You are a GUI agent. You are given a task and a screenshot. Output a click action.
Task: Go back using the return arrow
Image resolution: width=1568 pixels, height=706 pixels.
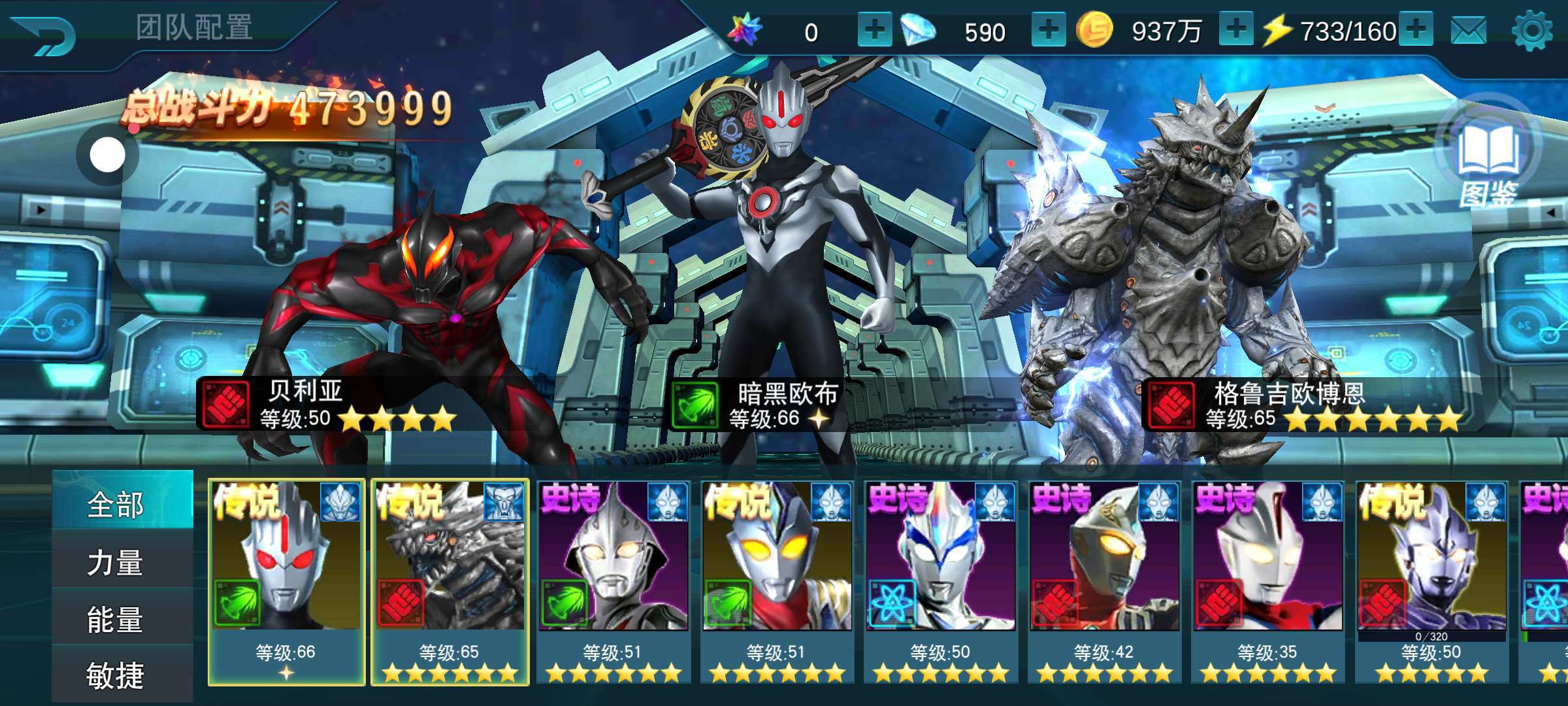point(44,34)
